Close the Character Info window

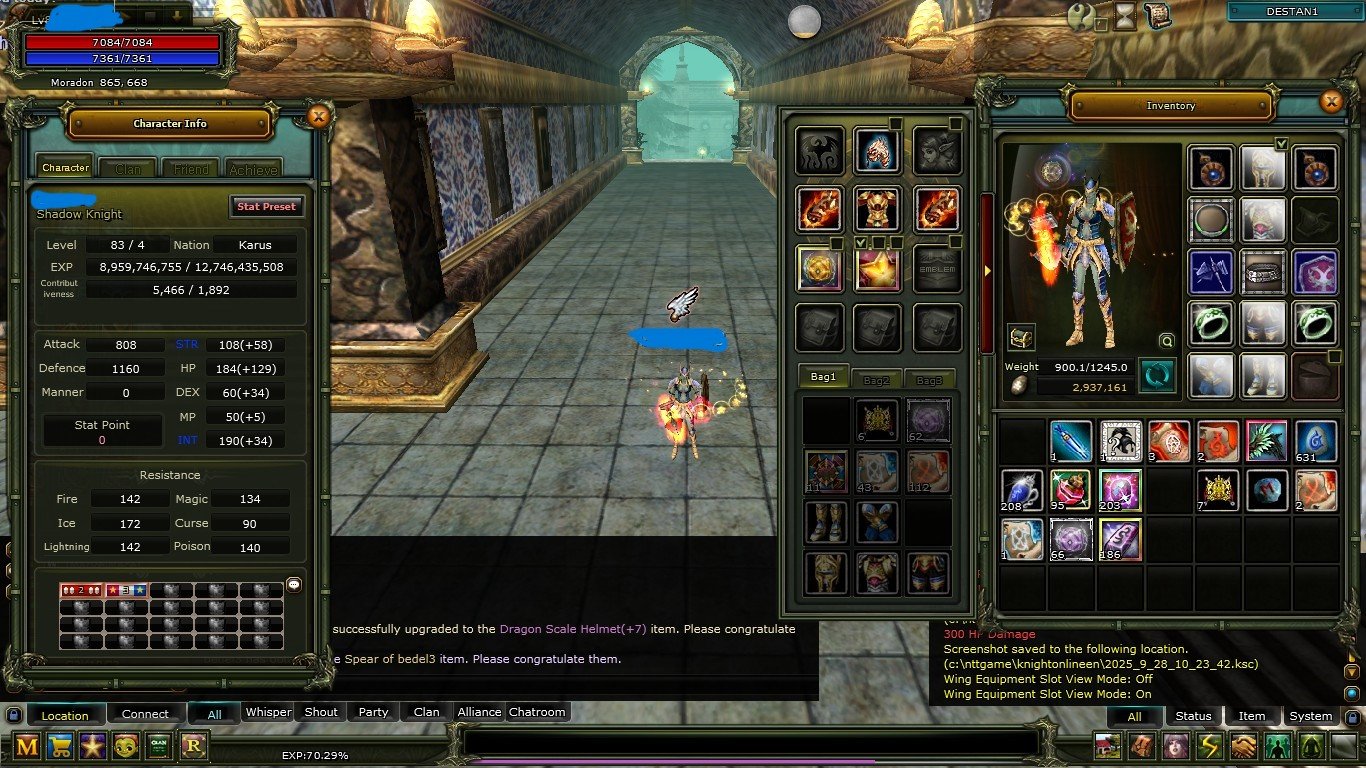(318, 117)
